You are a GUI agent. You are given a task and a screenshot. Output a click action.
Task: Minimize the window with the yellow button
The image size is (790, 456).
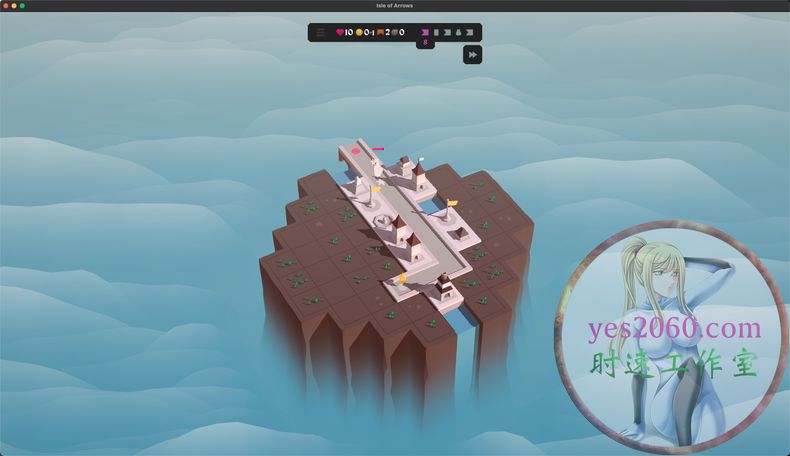pos(14,5)
